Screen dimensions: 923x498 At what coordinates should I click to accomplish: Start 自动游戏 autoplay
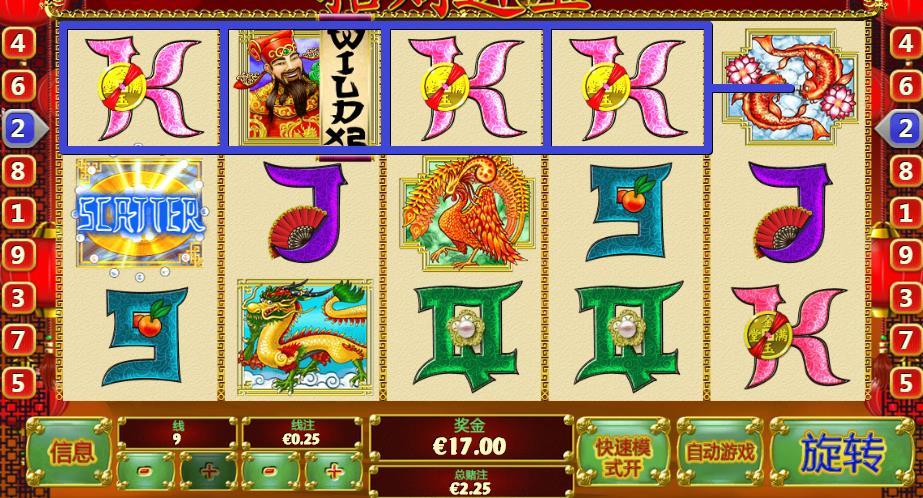click(720, 453)
